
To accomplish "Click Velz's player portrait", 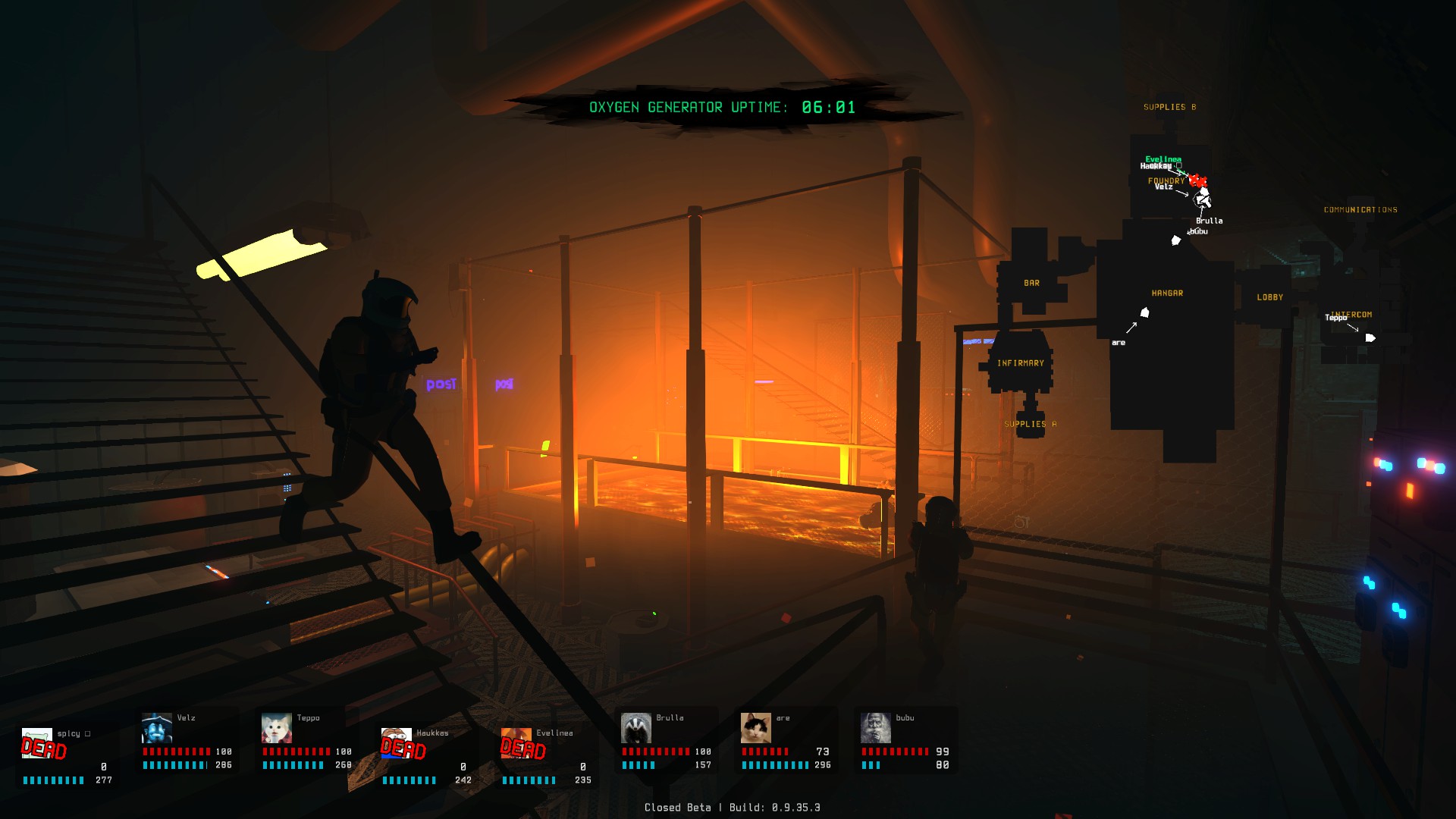I will (x=157, y=729).
